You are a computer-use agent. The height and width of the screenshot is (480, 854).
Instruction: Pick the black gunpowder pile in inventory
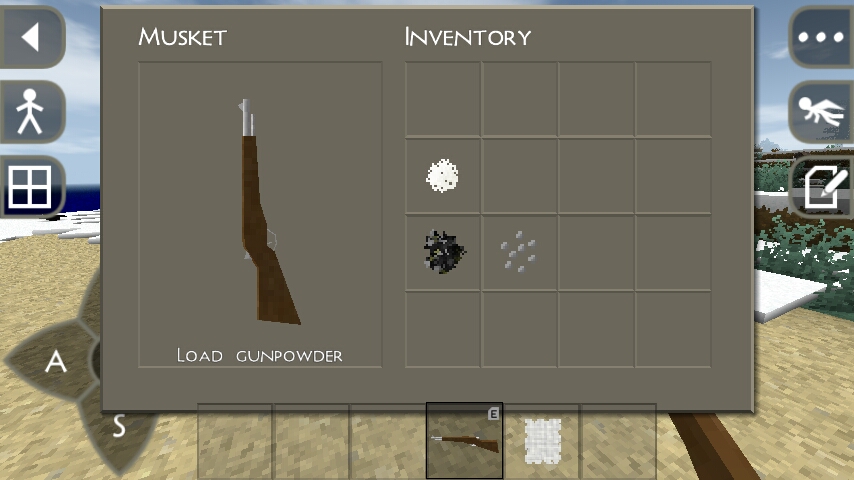(442, 252)
